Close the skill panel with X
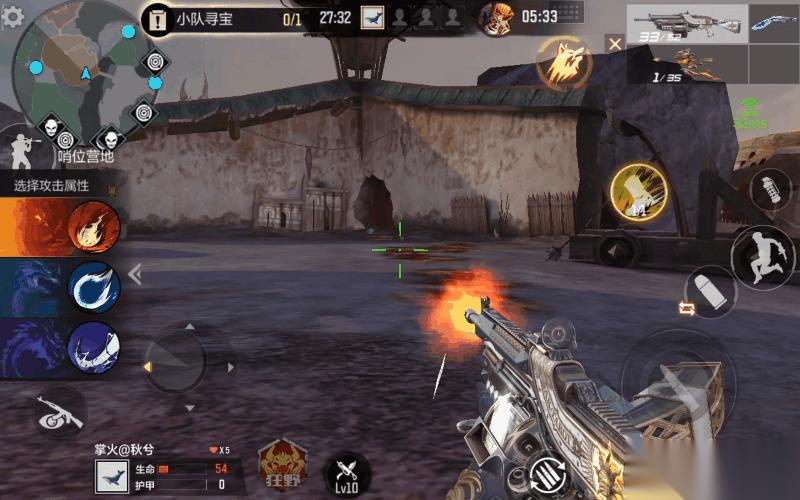Viewport: 800px width, 500px height. click(x=615, y=43)
